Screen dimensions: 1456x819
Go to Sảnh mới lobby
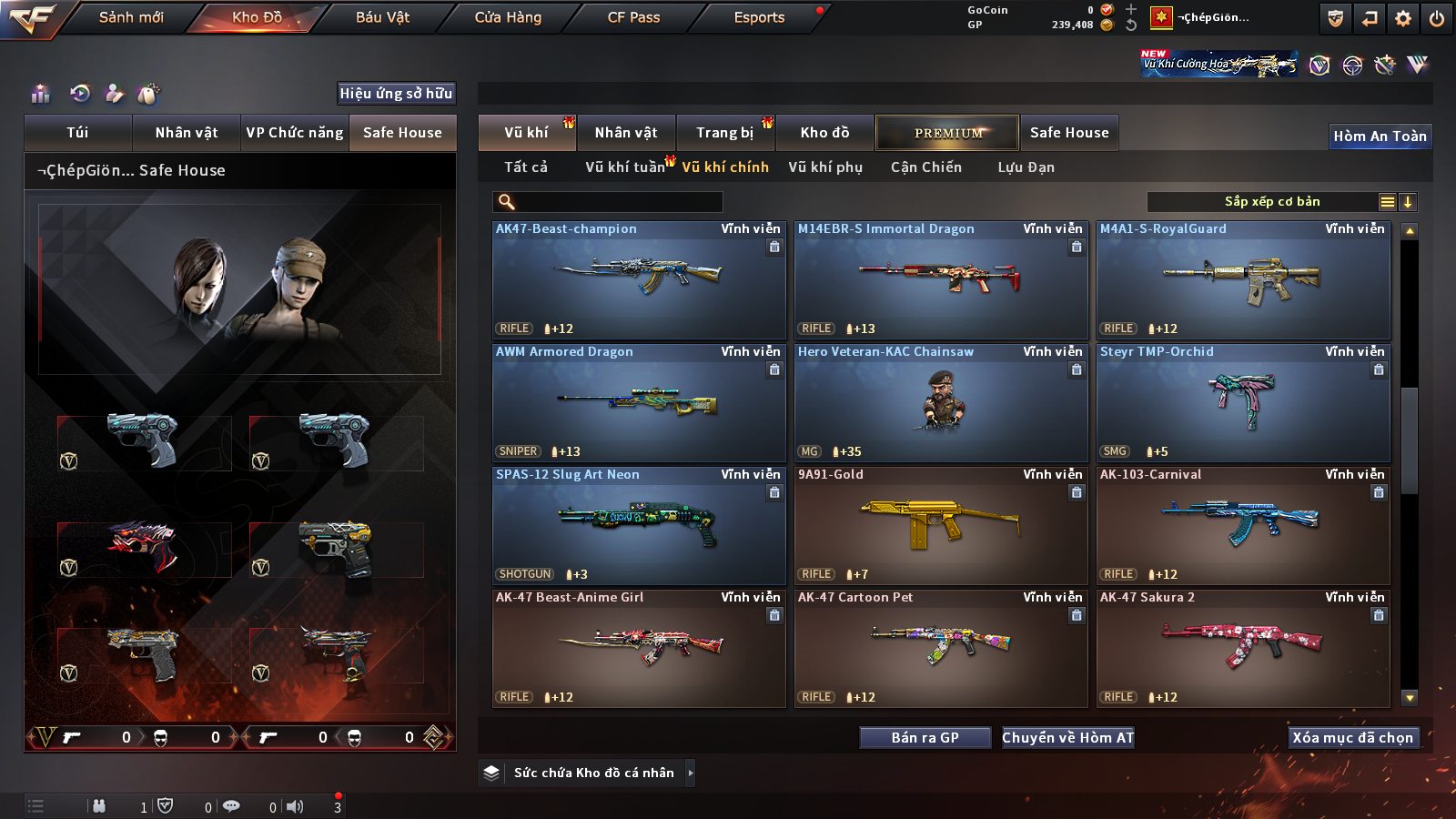click(x=131, y=17)
